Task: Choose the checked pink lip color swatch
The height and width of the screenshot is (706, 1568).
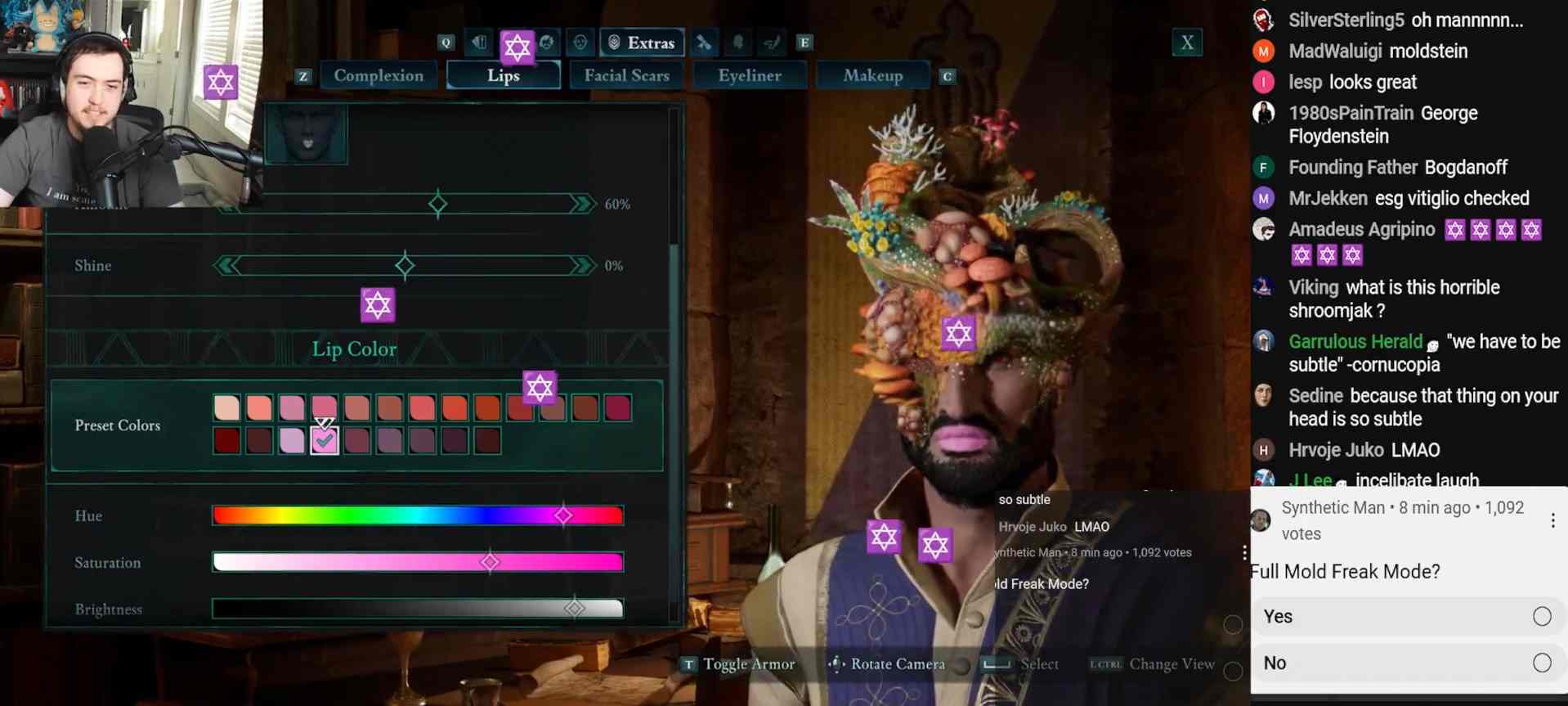Action: point(325,441)
